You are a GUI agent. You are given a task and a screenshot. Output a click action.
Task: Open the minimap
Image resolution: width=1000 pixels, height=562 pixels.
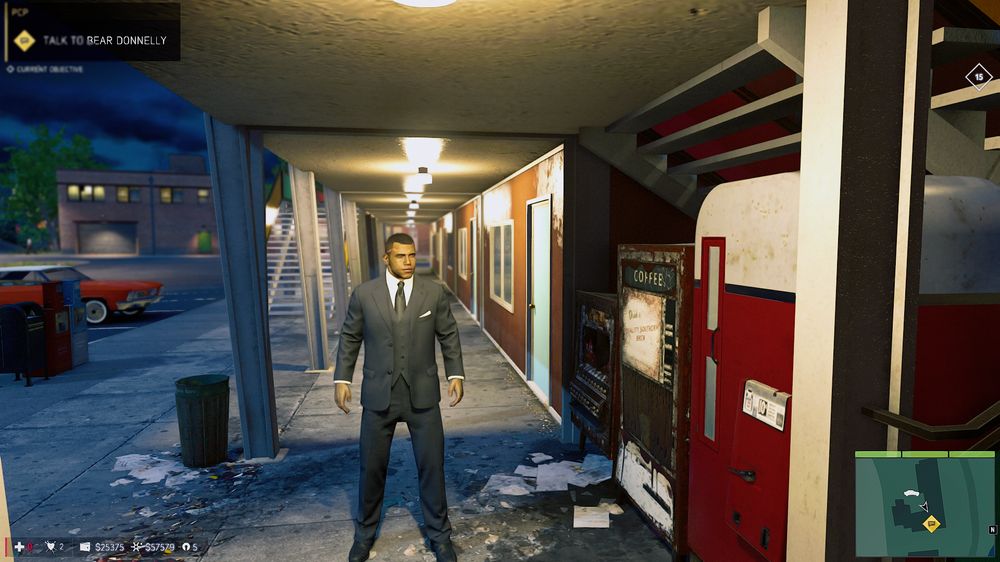pos(925,504)
